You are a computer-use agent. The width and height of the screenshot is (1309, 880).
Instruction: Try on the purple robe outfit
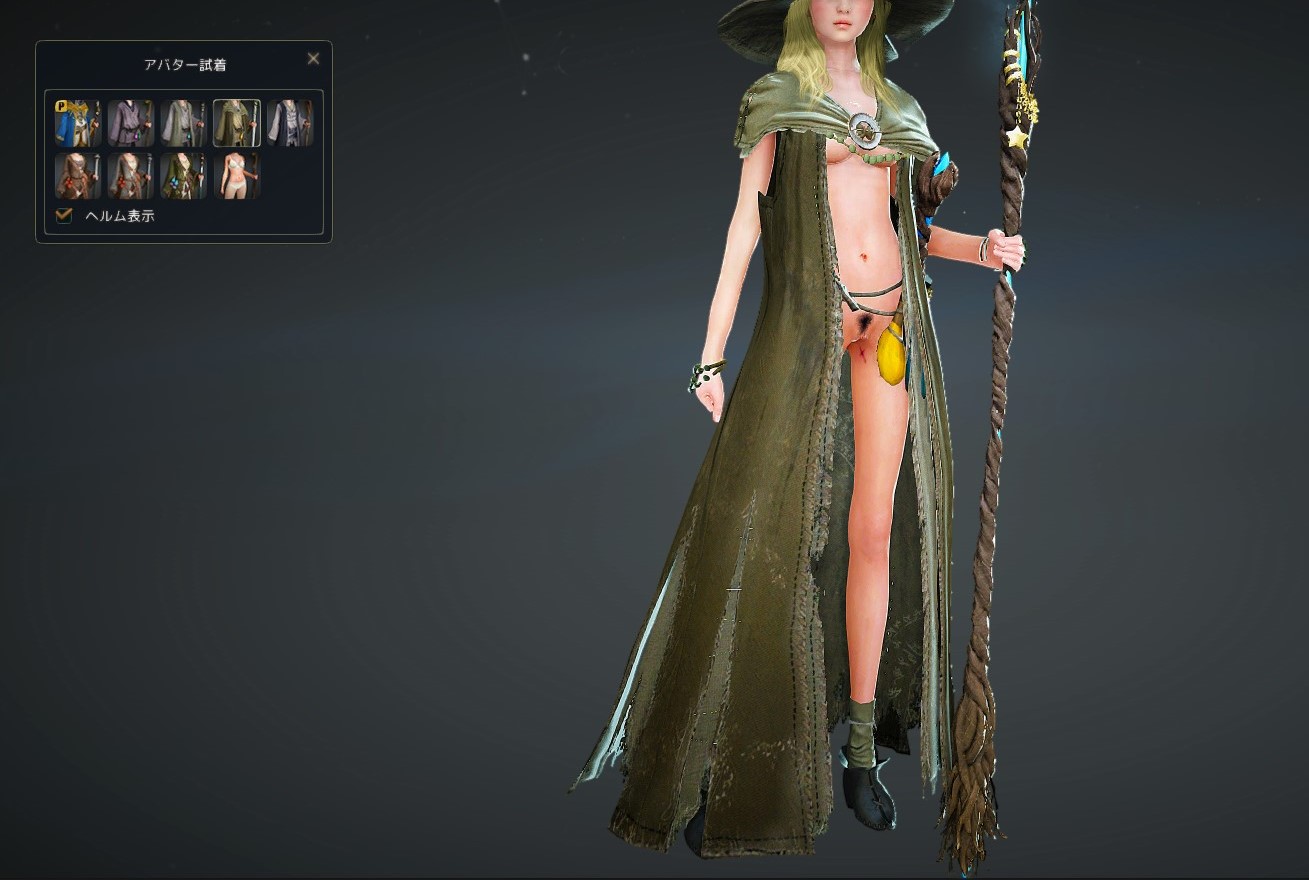click(131, 122)
